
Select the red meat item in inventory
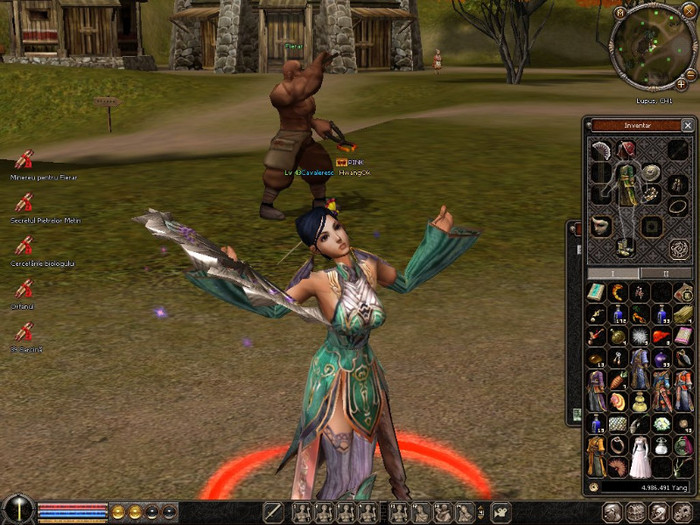click(x=661, y=336)
